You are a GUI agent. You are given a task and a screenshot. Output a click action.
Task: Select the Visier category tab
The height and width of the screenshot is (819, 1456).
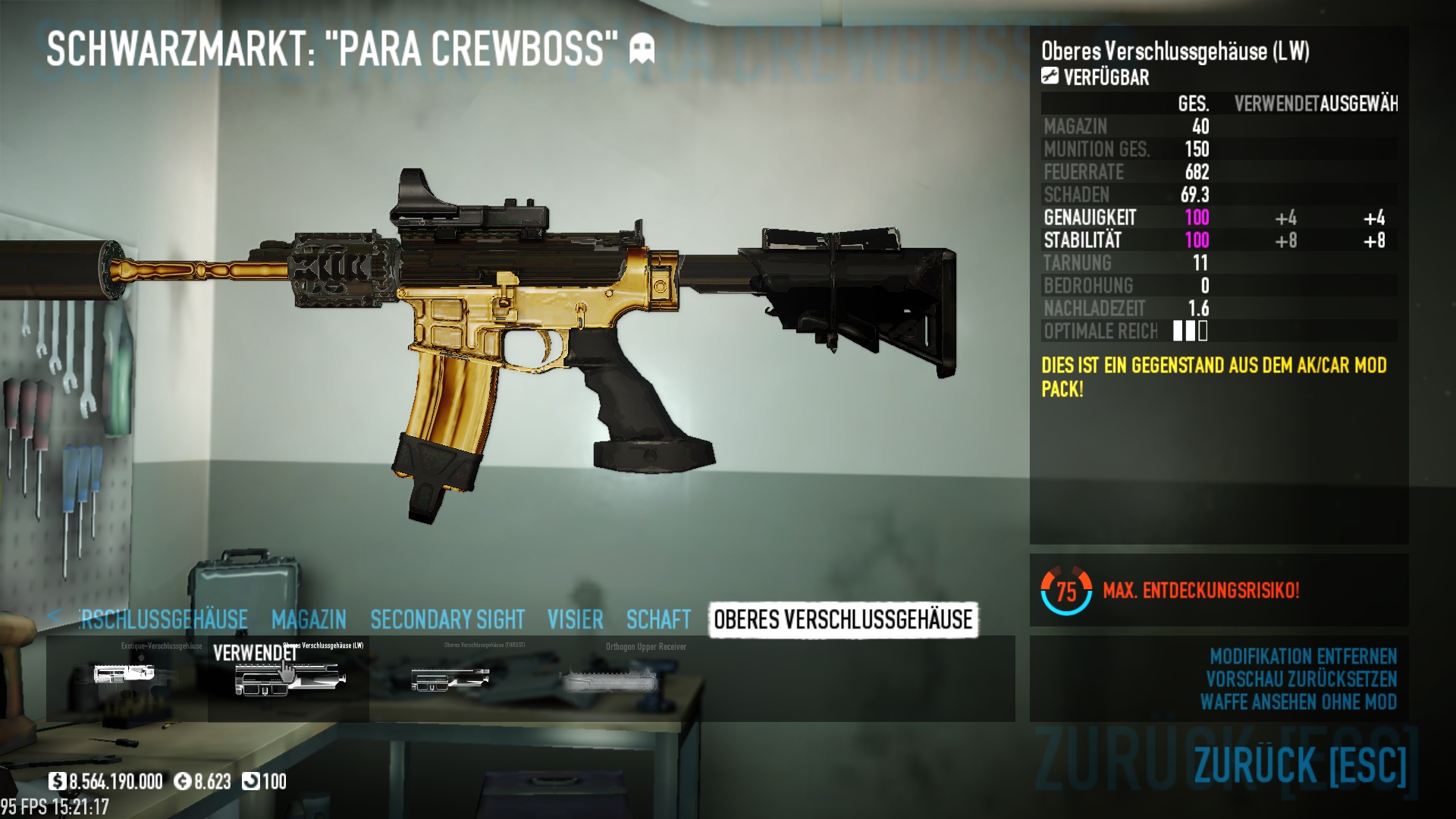(576, 620)
